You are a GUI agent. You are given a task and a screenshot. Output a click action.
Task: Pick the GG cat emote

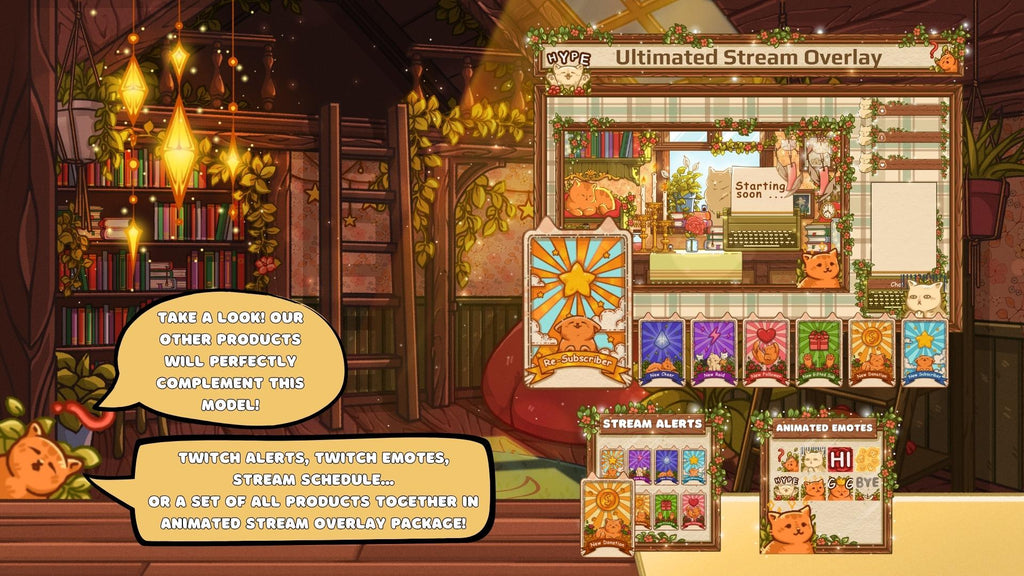(x=840, y=488)
